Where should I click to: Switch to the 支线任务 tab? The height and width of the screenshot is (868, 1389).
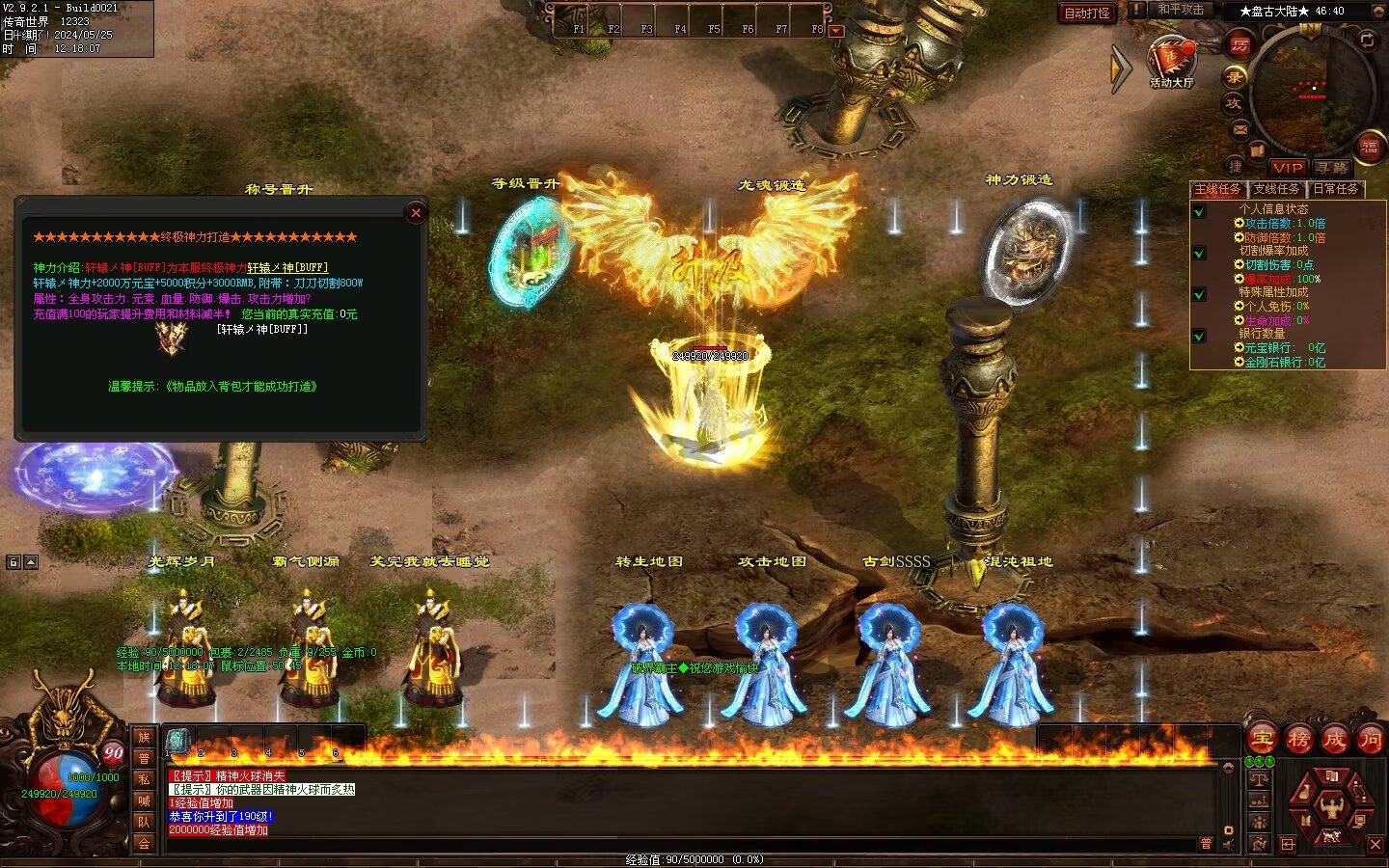1277,189
